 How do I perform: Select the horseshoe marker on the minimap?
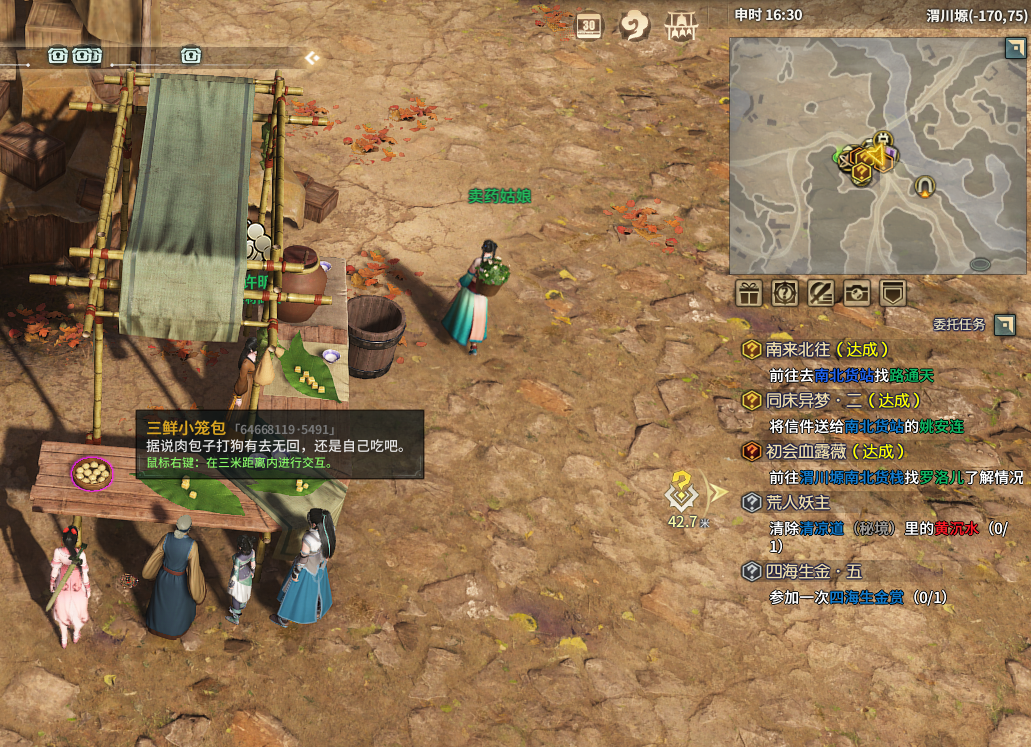(926, 185)
